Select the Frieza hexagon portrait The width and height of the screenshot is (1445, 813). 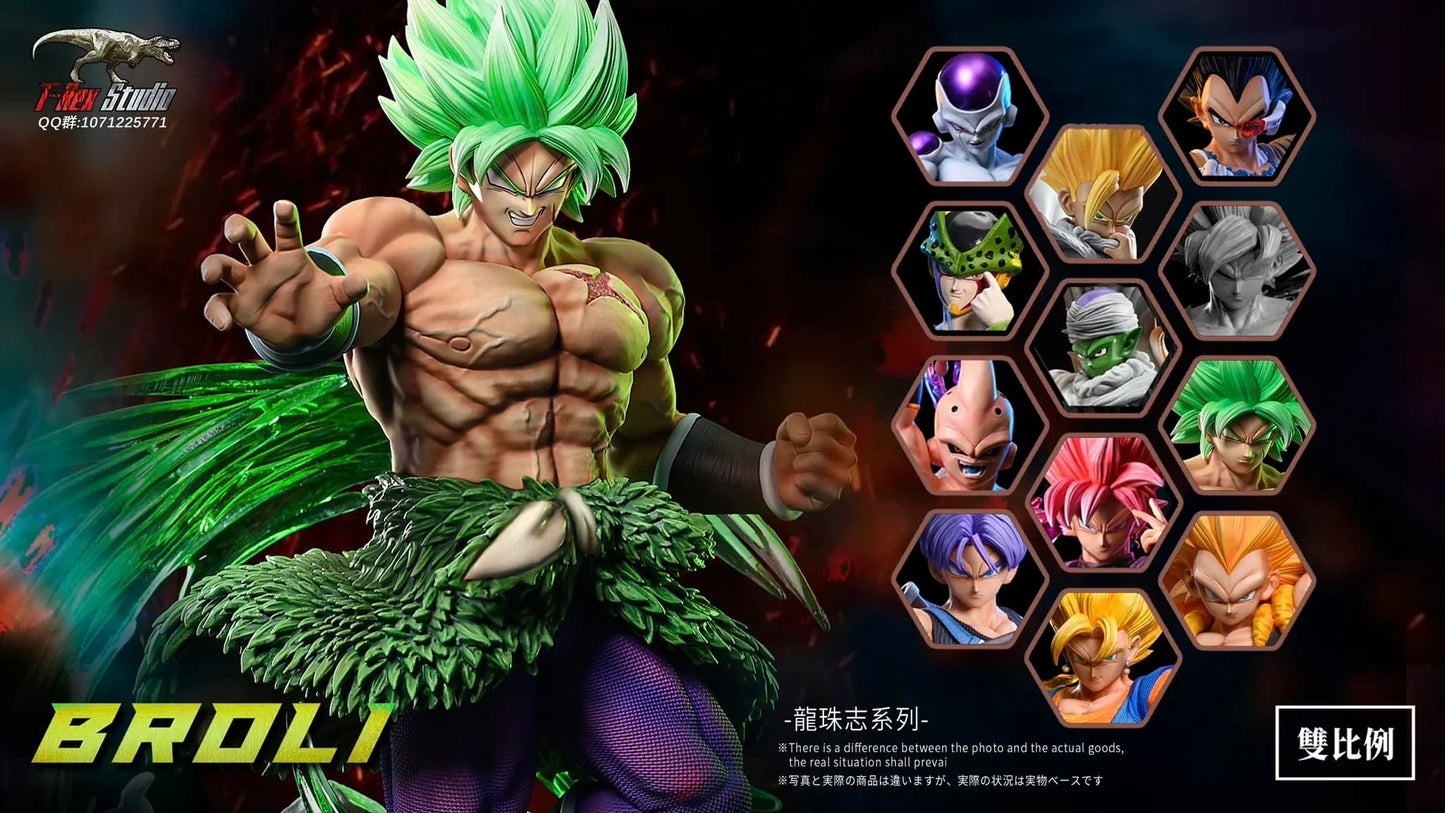[969, 117]
